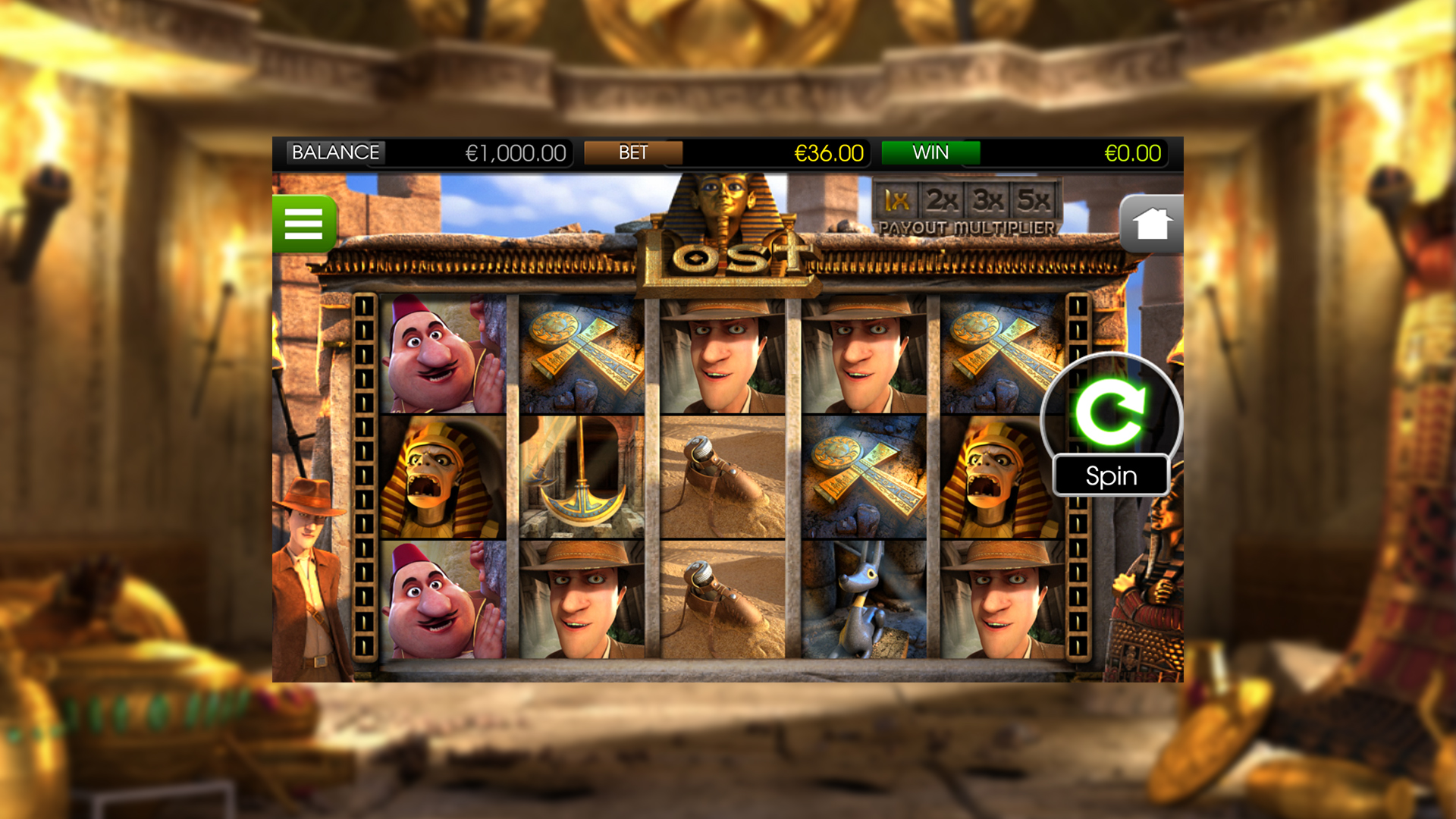Click the BET label in the top bar
Image resolution: width=1456 pixels, height=819 pixels.
tap(634, 152)
